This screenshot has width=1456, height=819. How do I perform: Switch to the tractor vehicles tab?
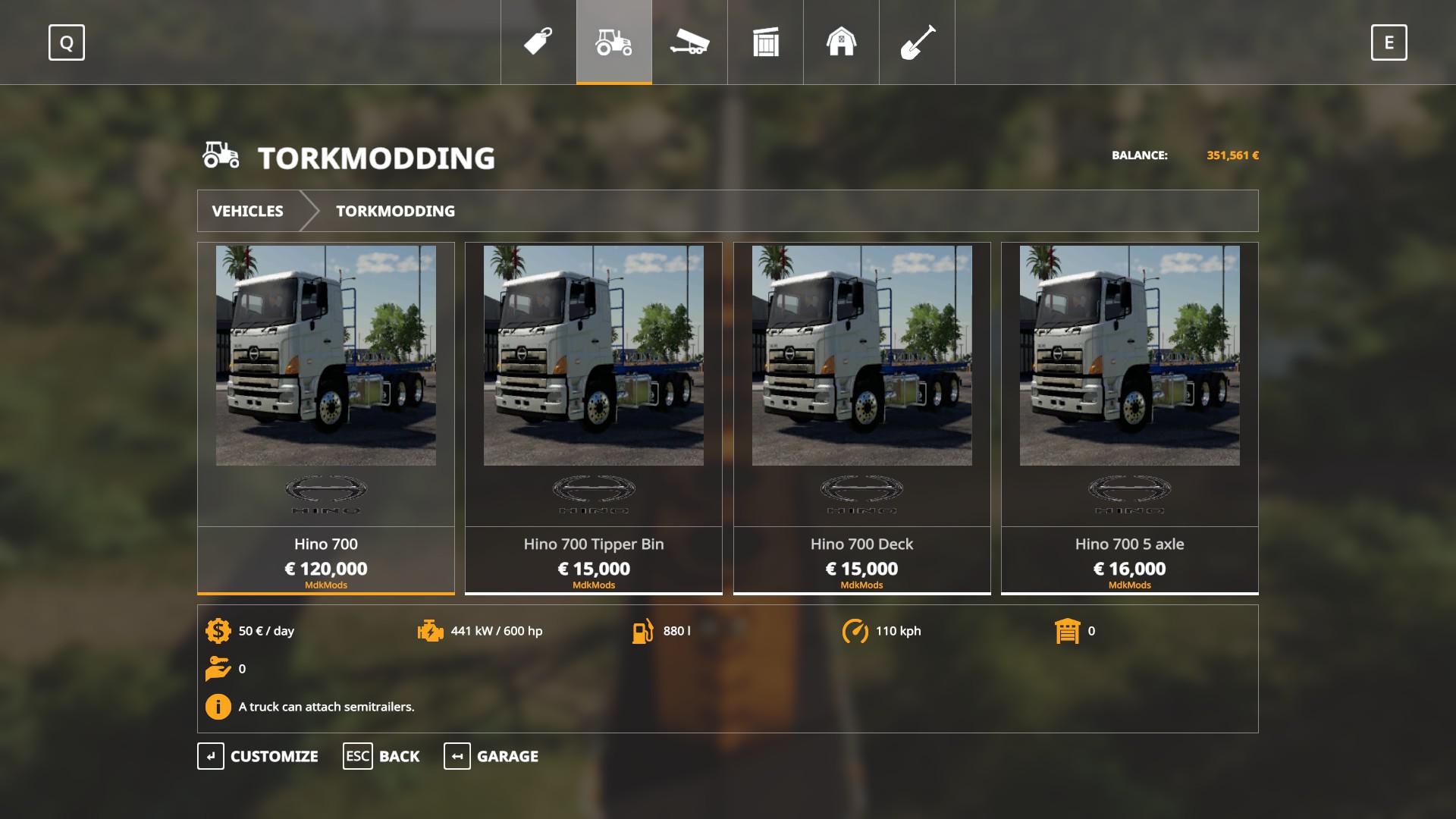click(x=614, y=42)
